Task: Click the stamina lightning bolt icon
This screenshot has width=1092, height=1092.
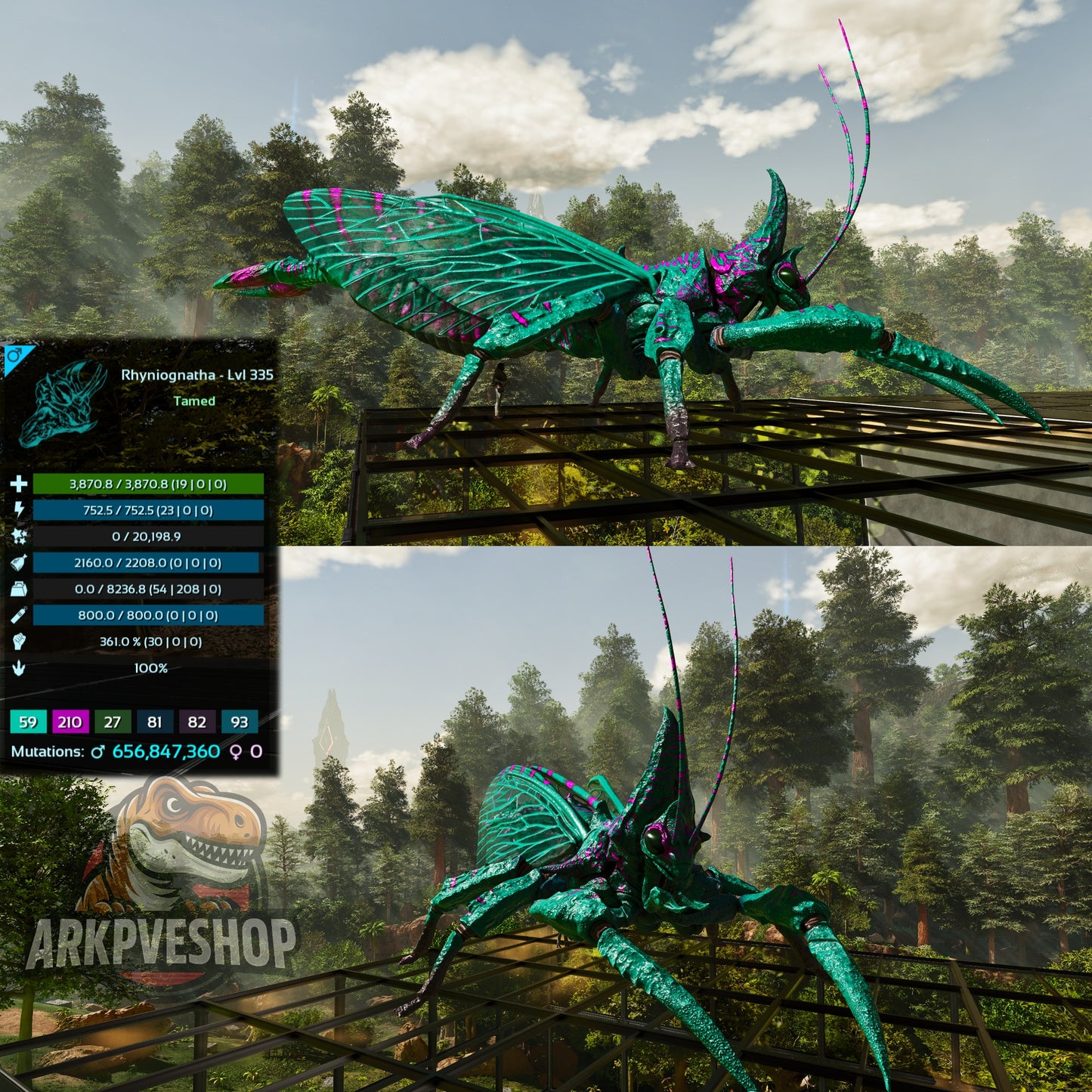Action: [19, 510]
